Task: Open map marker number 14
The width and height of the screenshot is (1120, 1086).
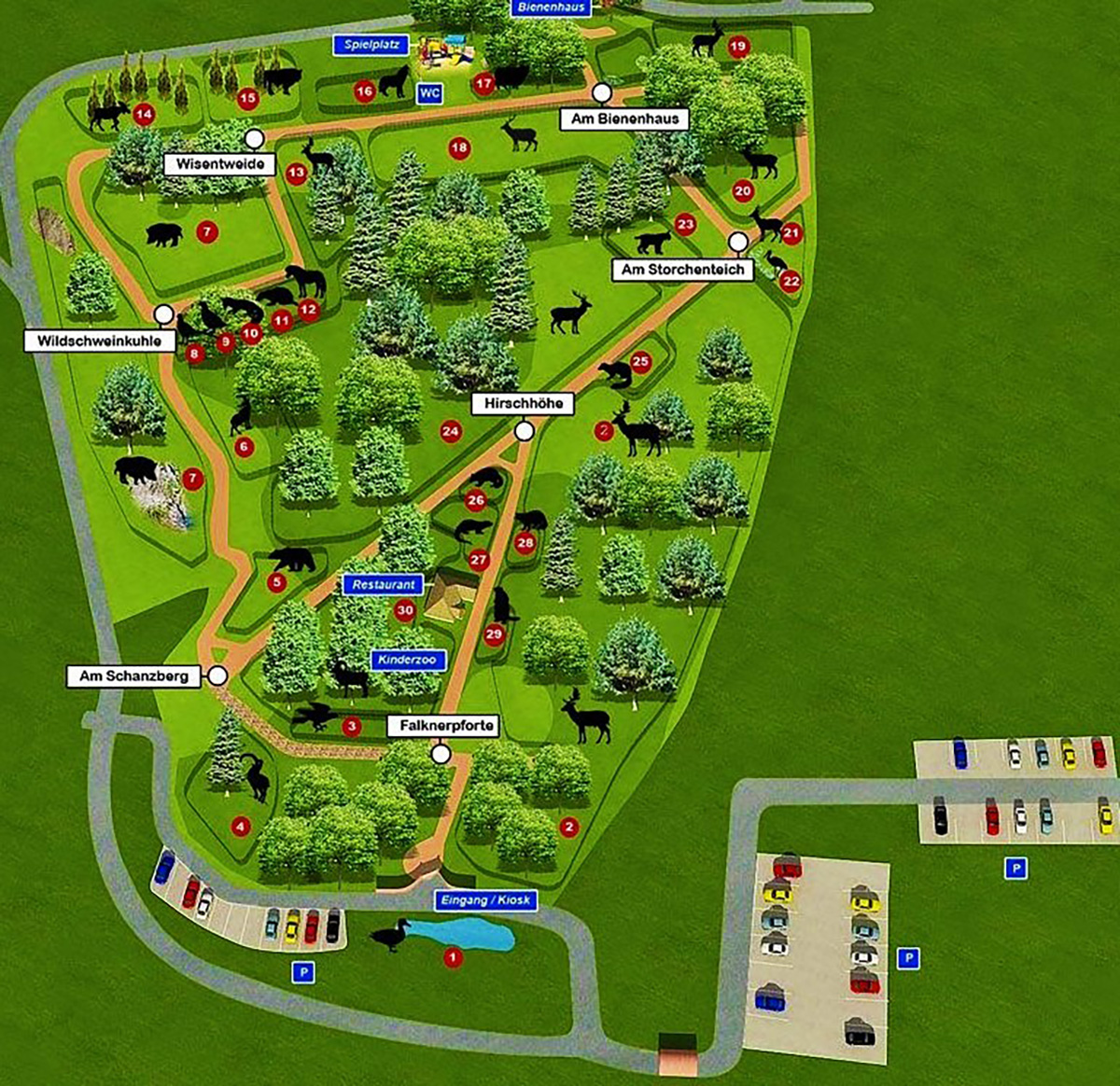Action: 144,116
